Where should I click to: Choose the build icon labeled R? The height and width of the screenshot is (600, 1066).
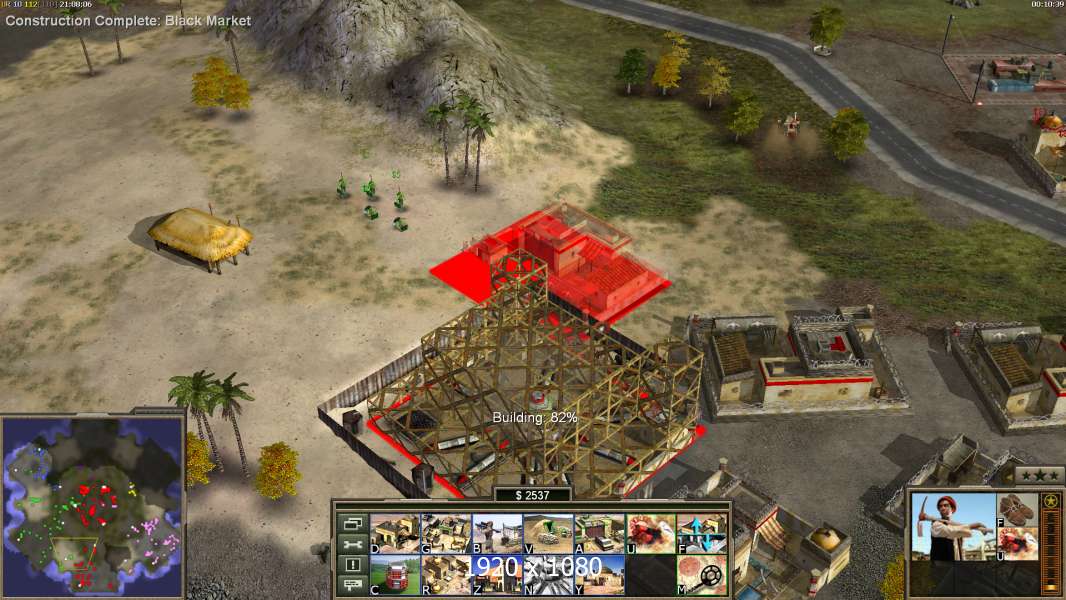(446, 575)
